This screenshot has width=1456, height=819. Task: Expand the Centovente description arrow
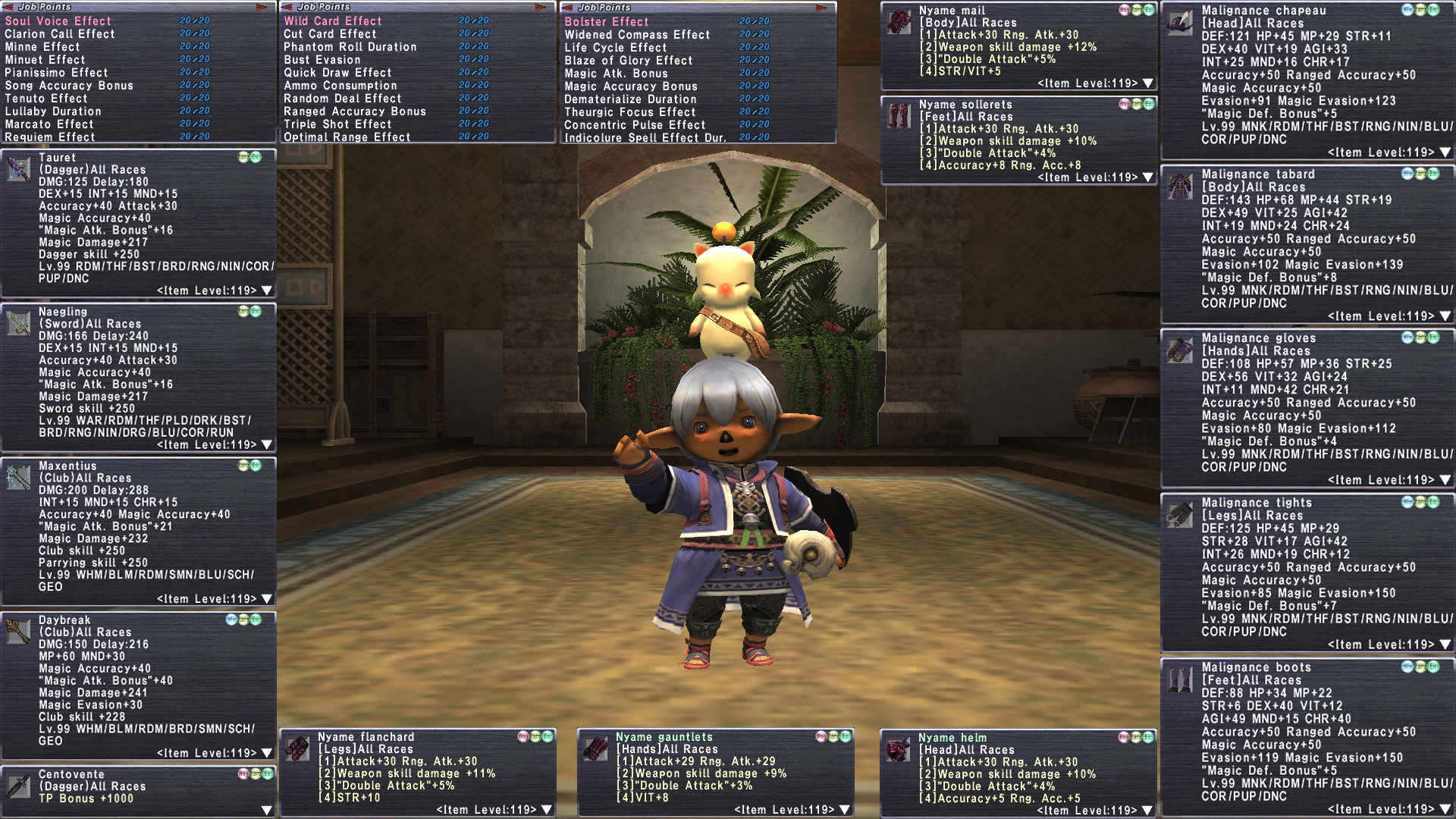tap(266, 811)
